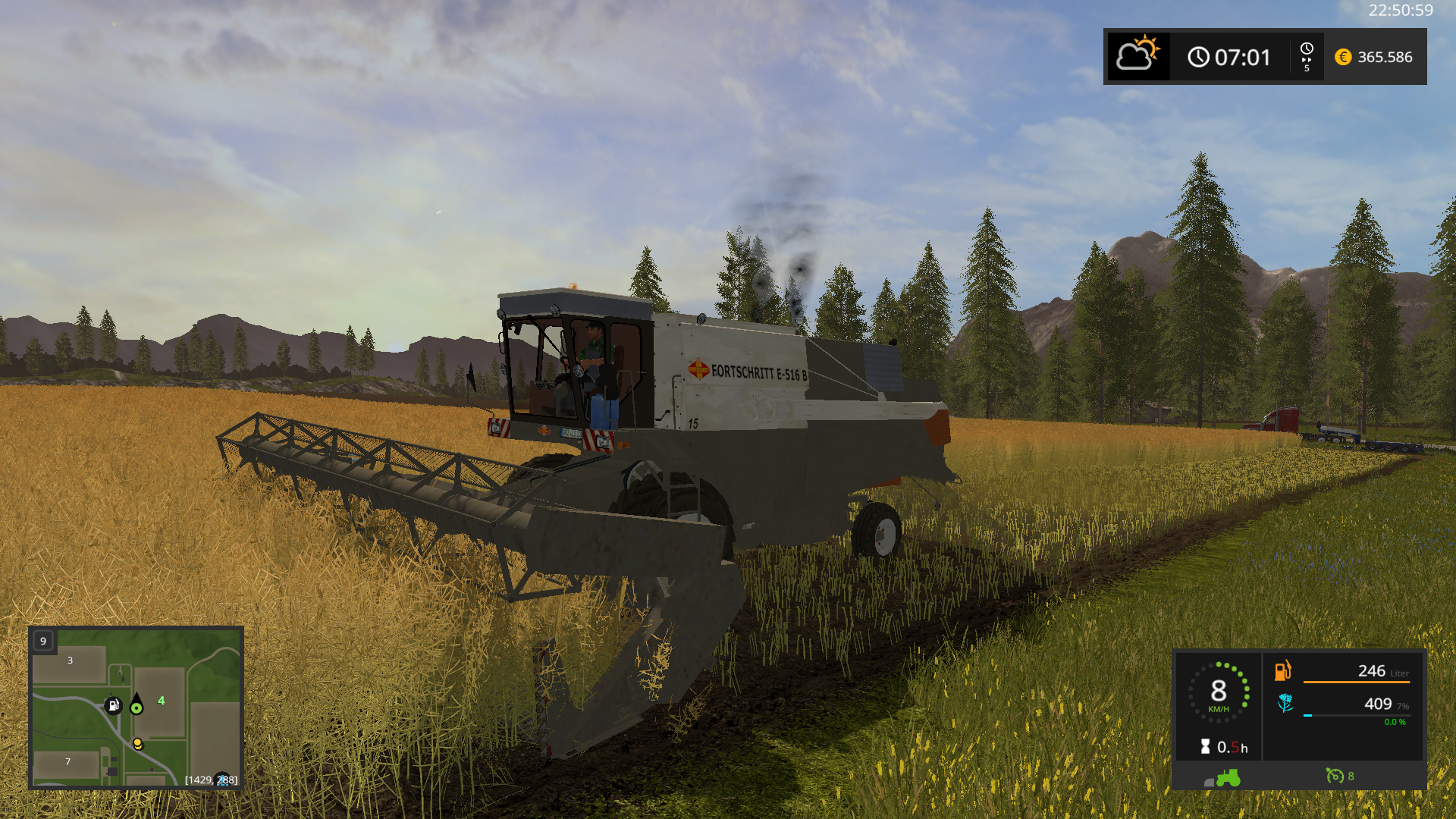Click field number 4 on the minimap
The image size is (1456, 819).
[x=161, y=701]
